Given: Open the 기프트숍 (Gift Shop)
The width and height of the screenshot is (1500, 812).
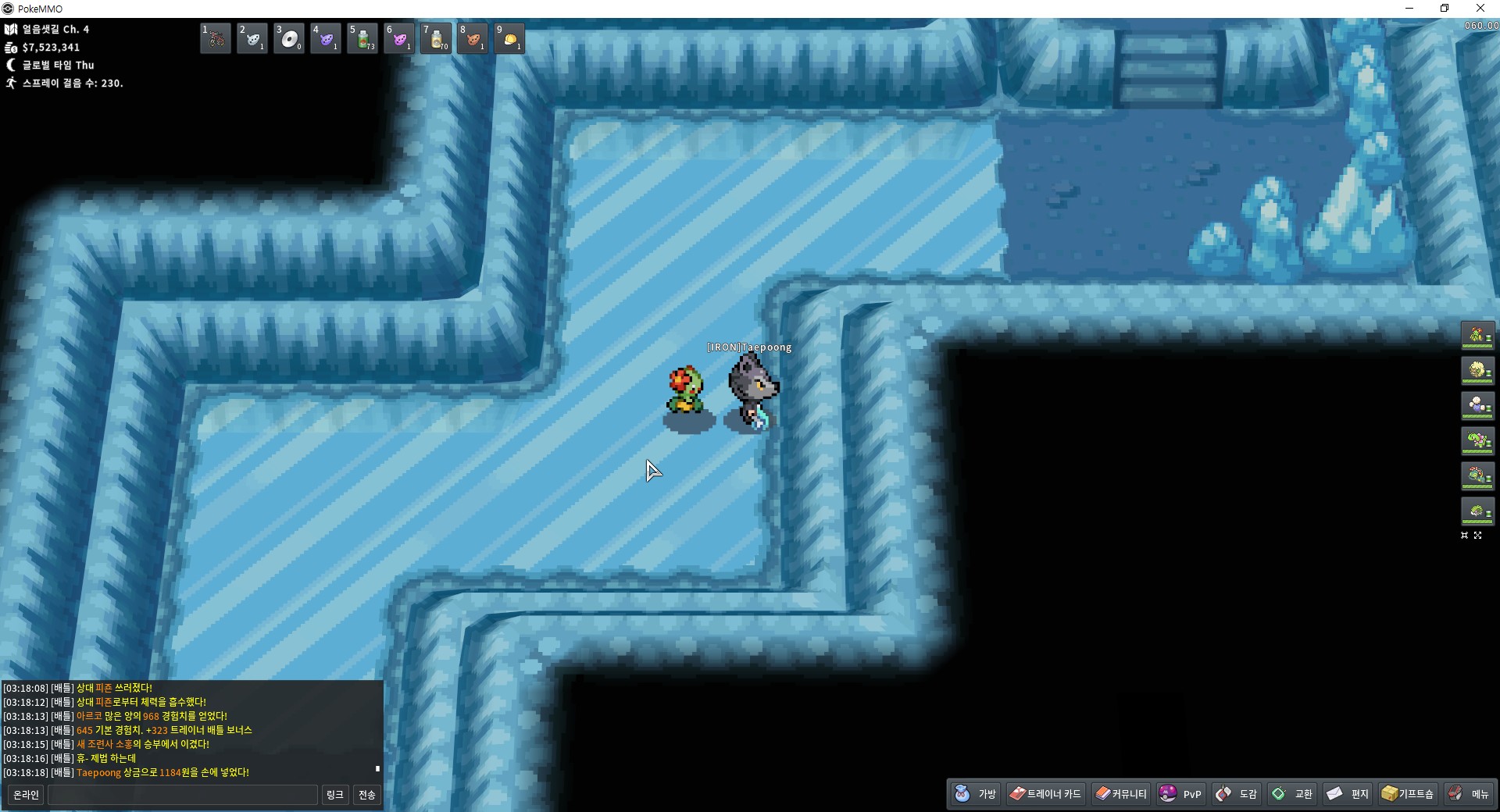Looking at the screenshot, I should point(1408,794).
